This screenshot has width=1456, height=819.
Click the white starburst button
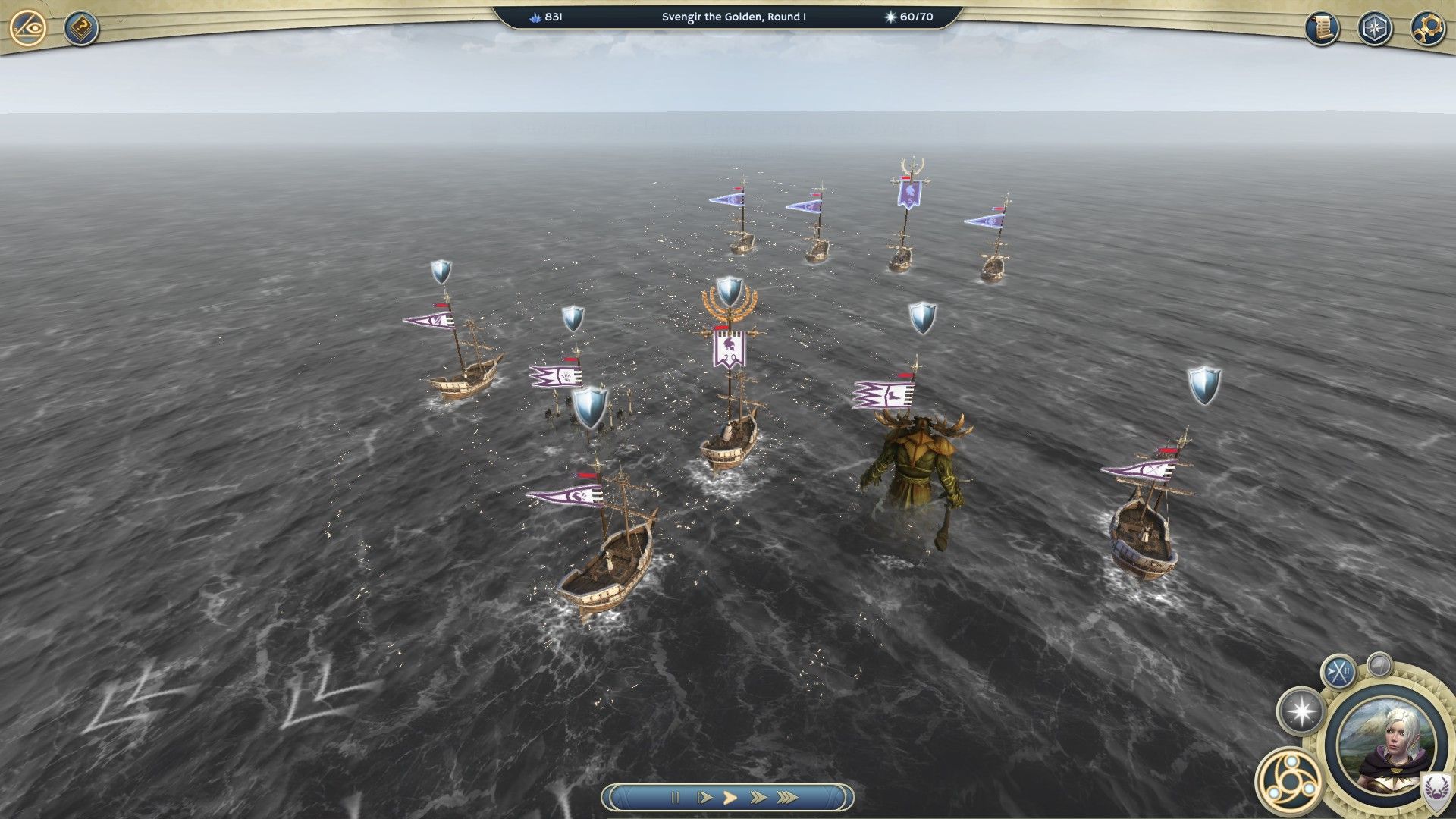coord(1301,711)
